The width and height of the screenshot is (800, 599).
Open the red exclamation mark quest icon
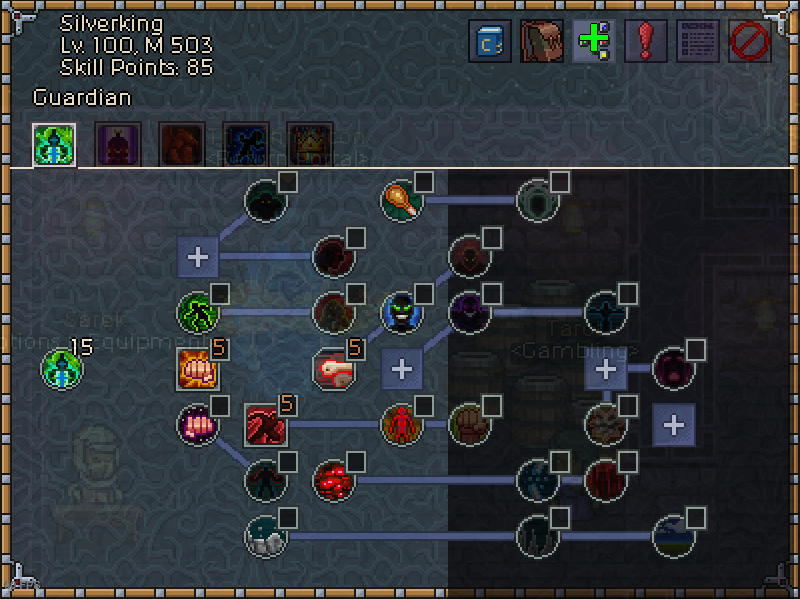pos(646,42)
